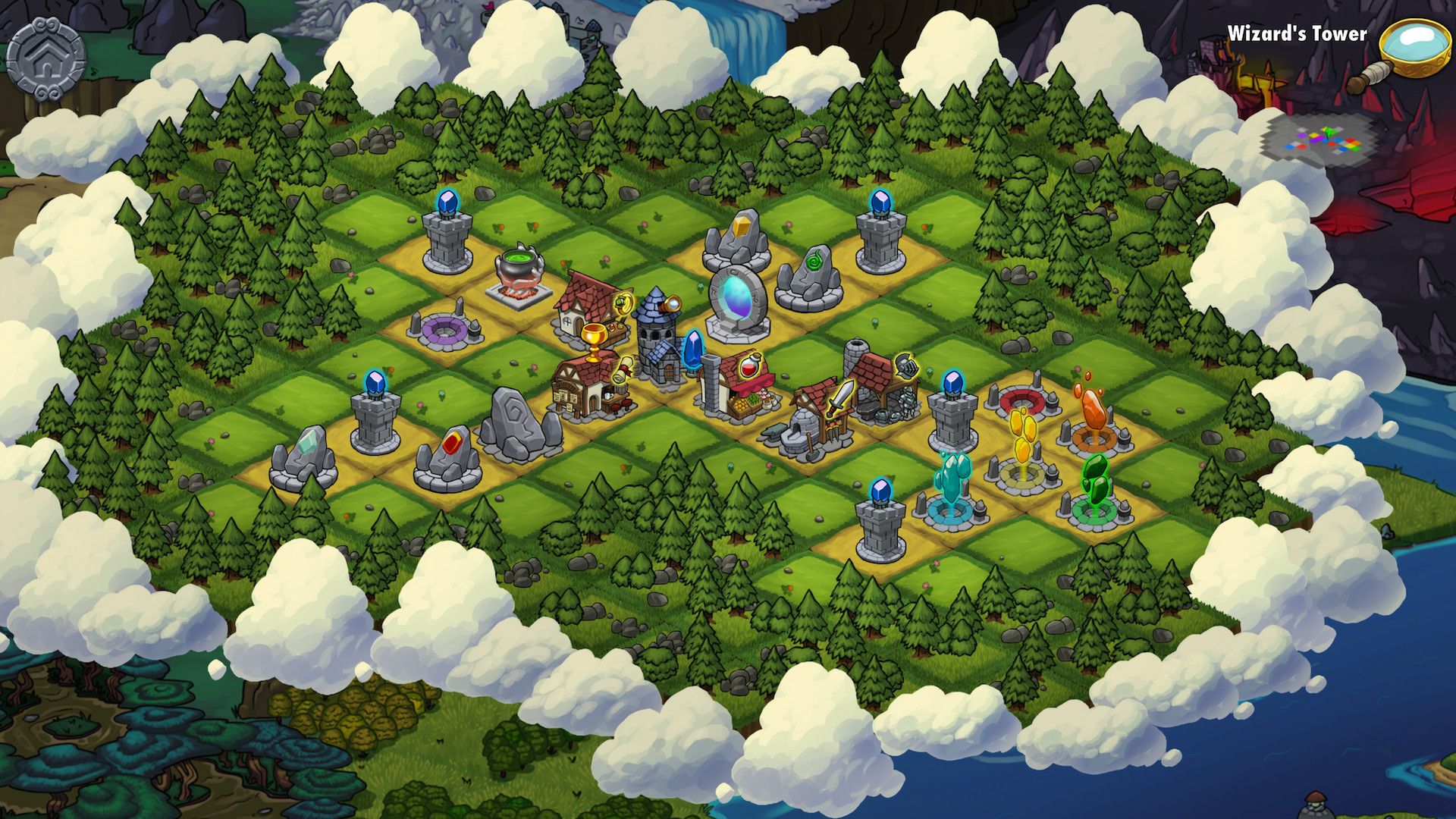The width and height of the screenshot is (1456, 819).
Task: Select the red gem rock shrine
Action: click(x=448, y=457)
